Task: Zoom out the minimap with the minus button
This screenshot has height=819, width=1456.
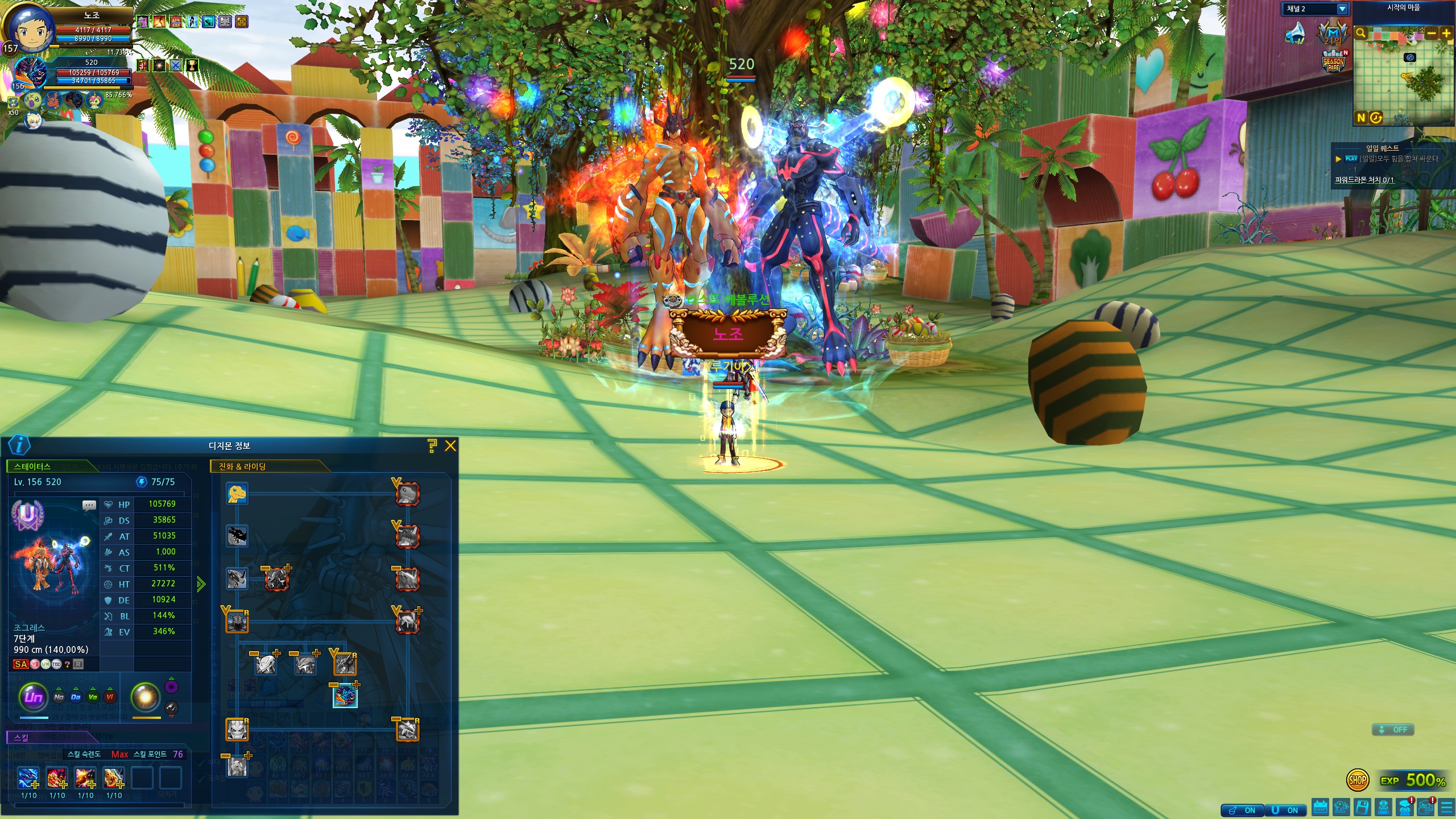Action: click(x=1432, y=34)
